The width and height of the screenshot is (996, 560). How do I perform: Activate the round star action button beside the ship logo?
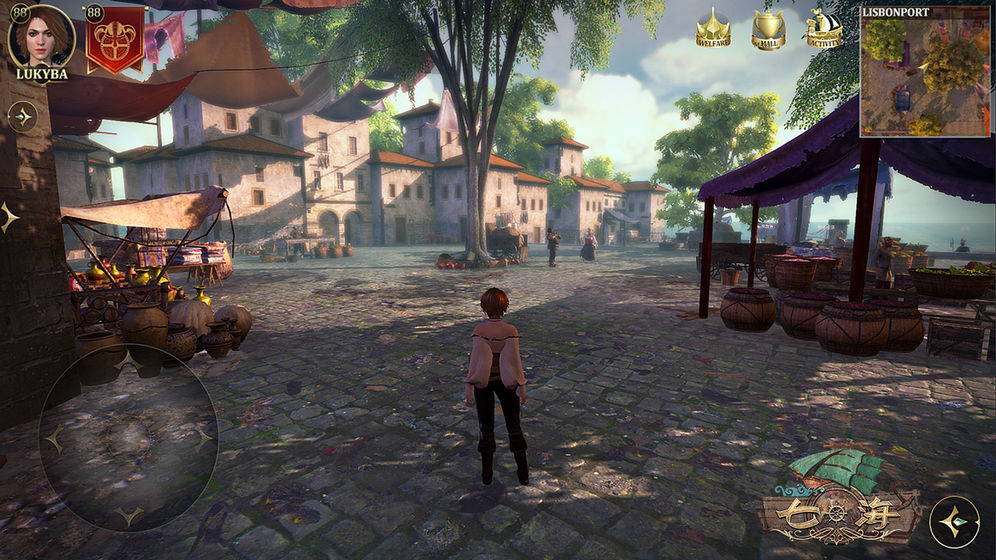pyautogui.click(x=954, y=522)
